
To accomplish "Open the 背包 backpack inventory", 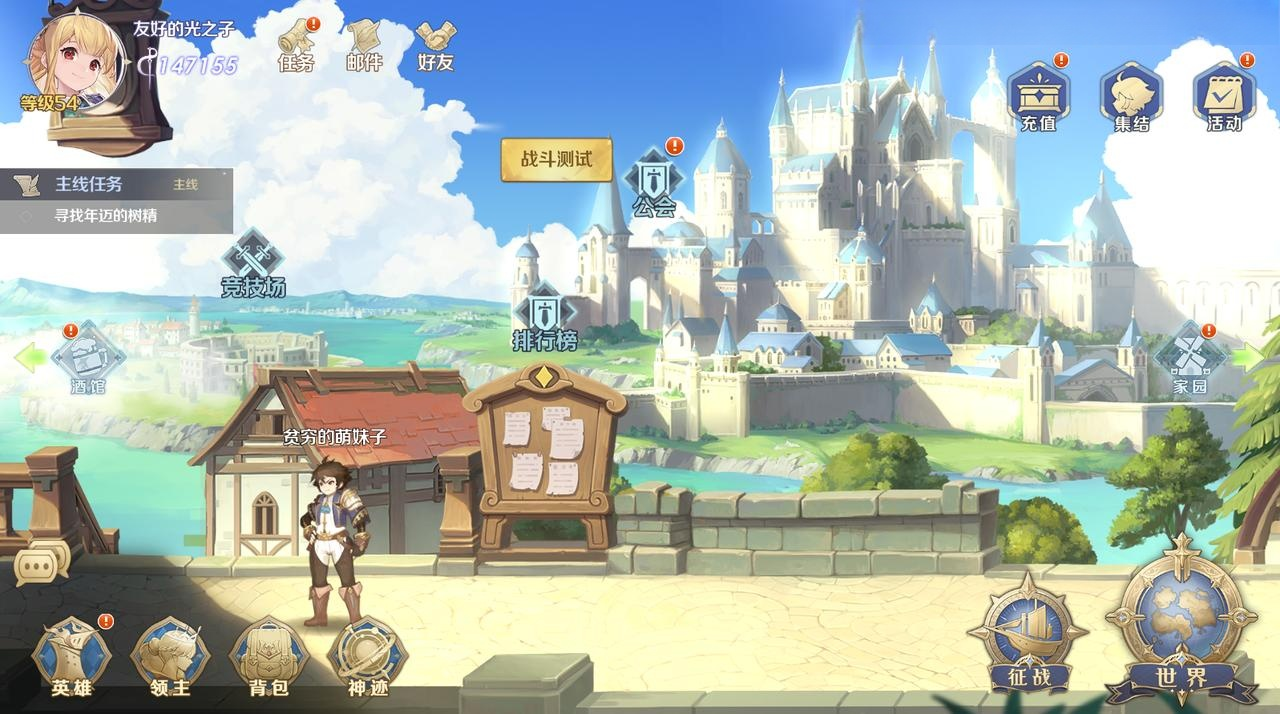I will coord(267,657).
